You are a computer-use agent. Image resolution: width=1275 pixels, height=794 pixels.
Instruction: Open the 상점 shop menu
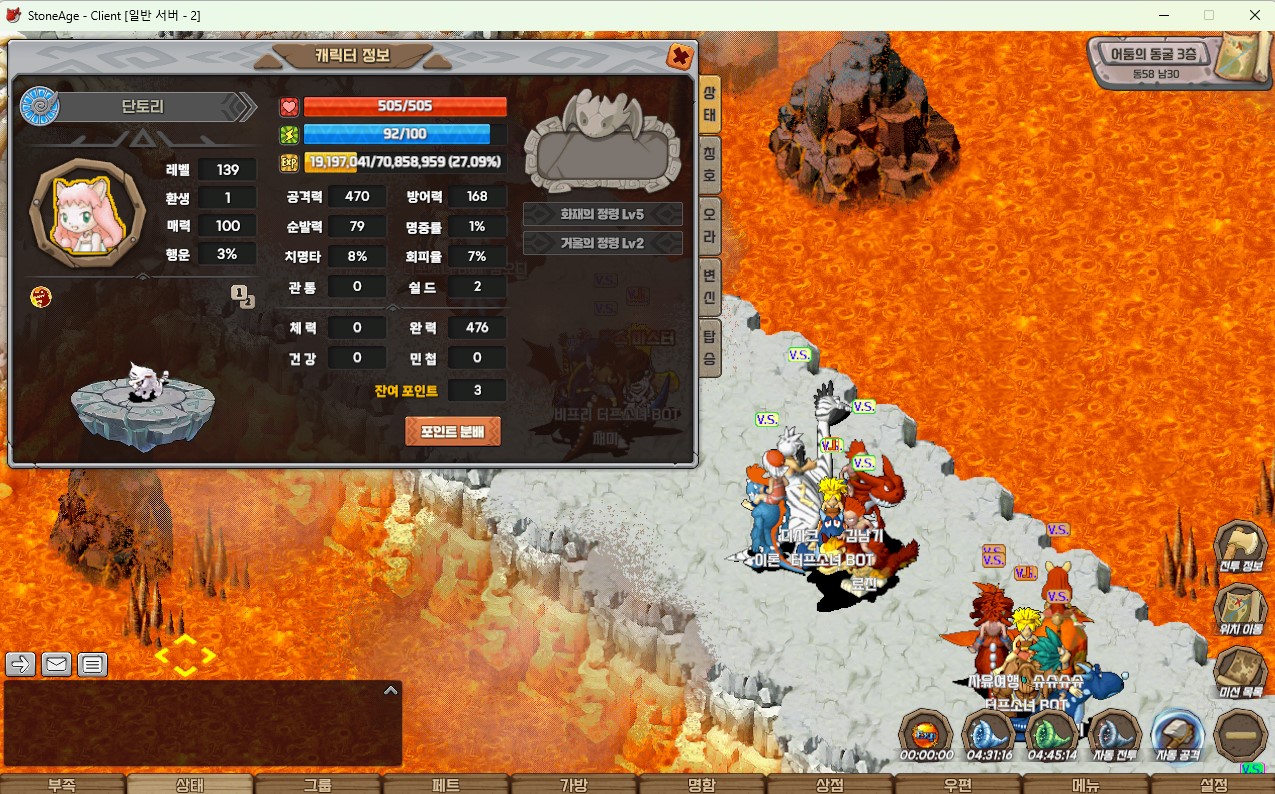tap(830, 784)
